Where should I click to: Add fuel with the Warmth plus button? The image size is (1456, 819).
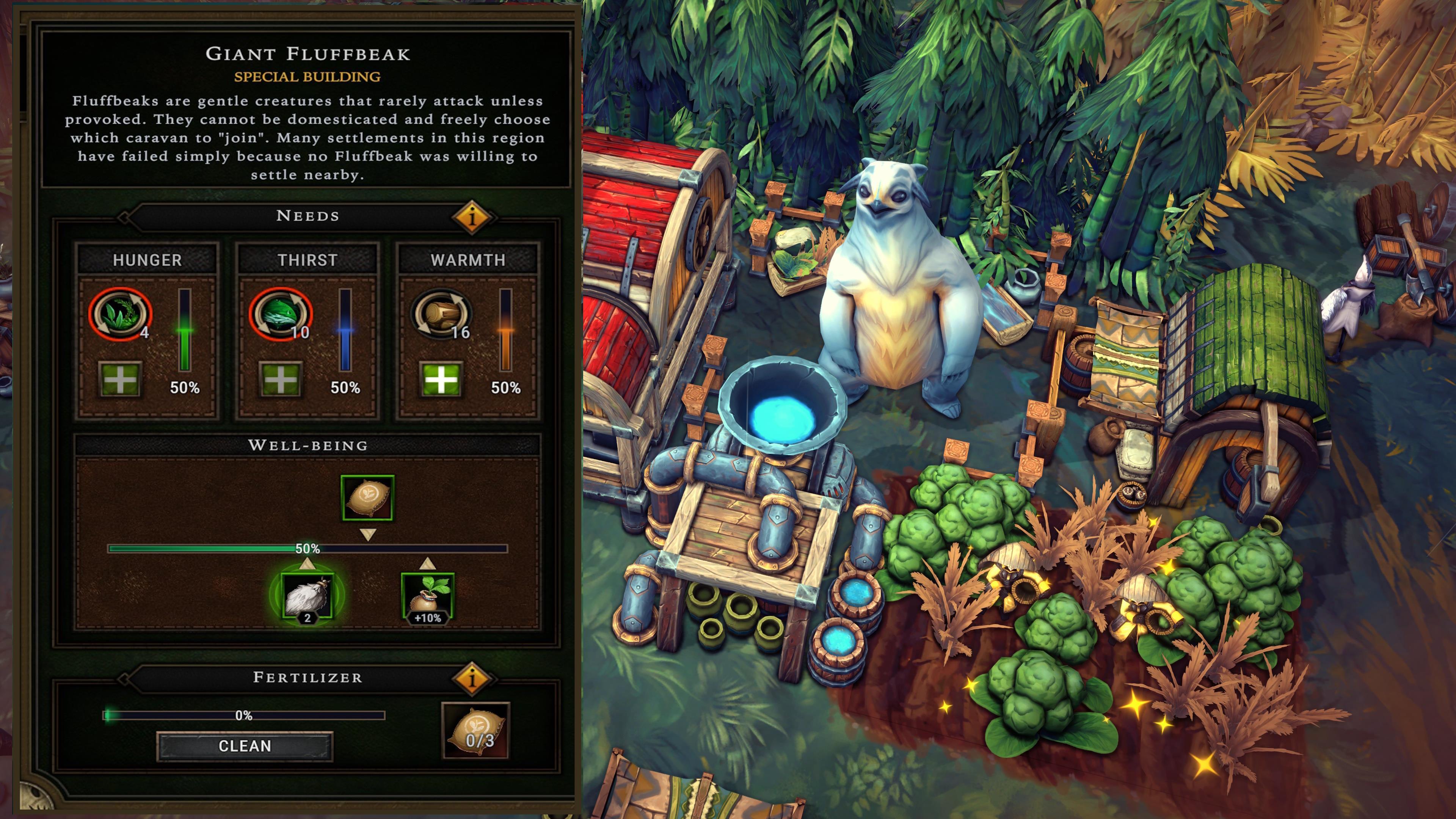click(441, 379)
